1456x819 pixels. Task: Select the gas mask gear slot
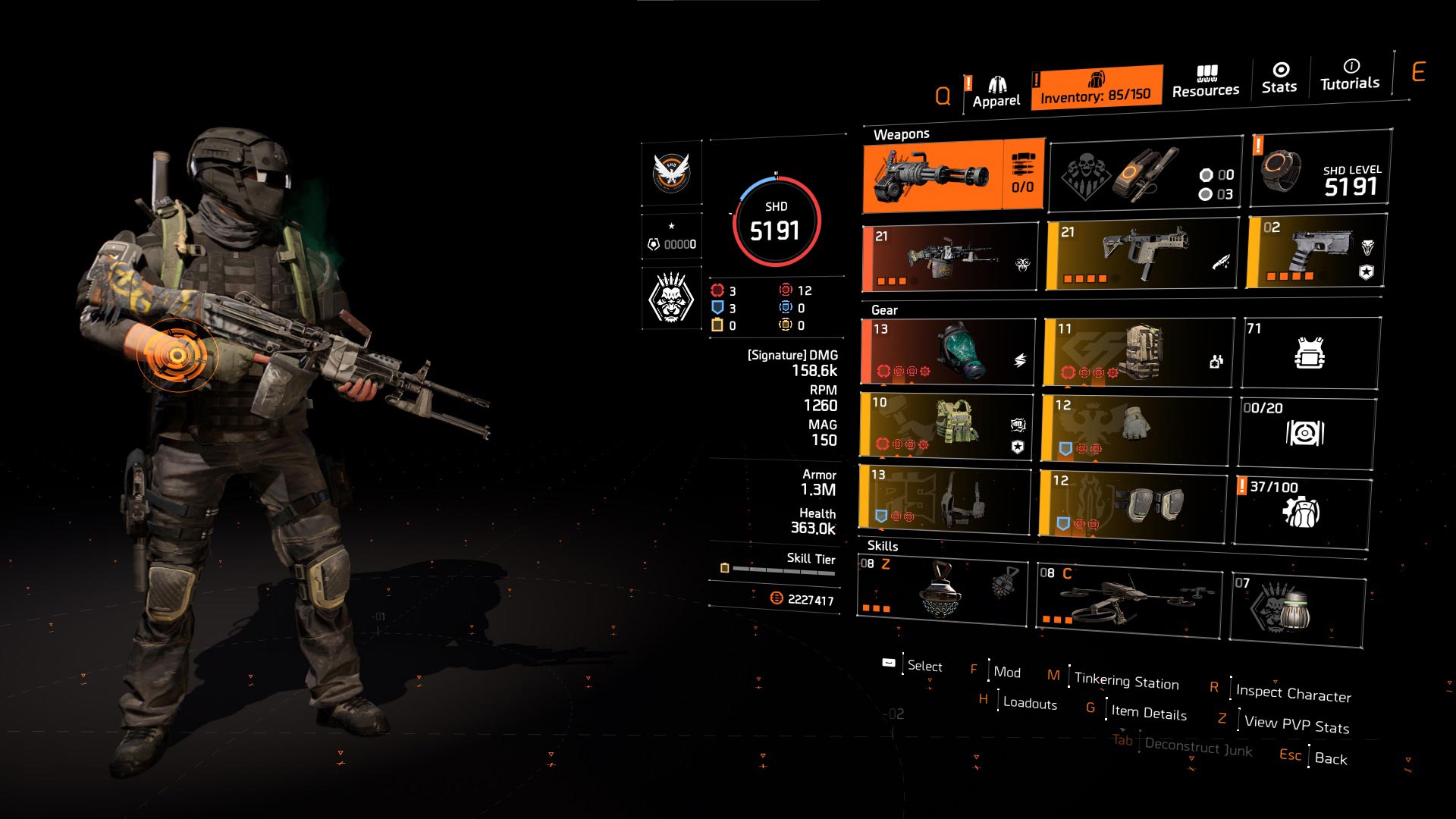pyautogui.click(x=948, y=352)
